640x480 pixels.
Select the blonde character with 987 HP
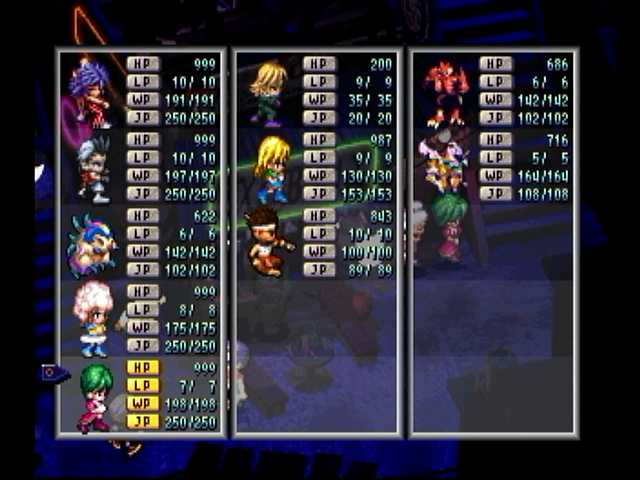coord(270,168)
